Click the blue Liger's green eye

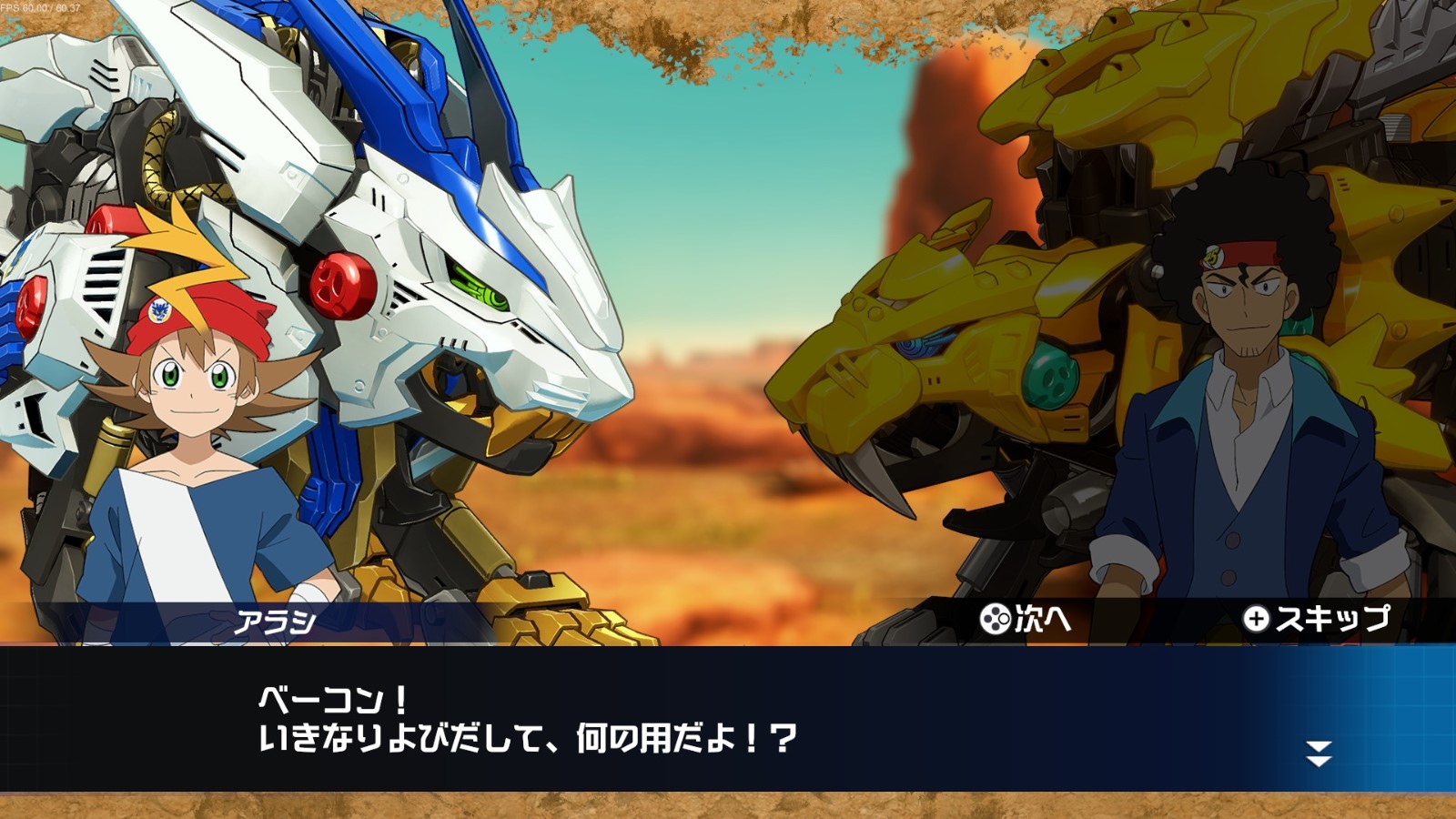480,285
